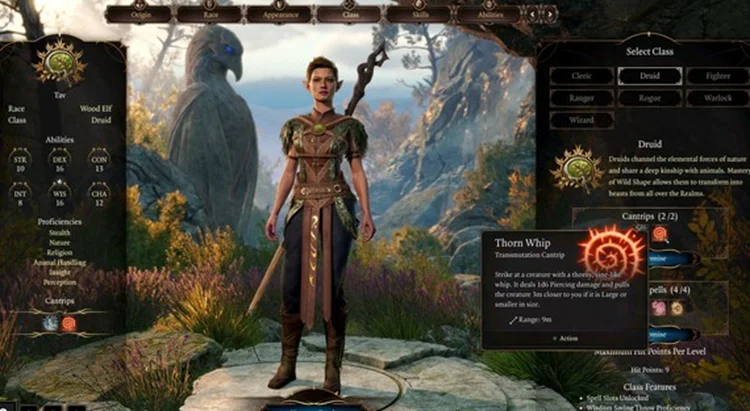Choose the Wizard class
This screenshot has width=750, height=411.
[x=581, y=120]
